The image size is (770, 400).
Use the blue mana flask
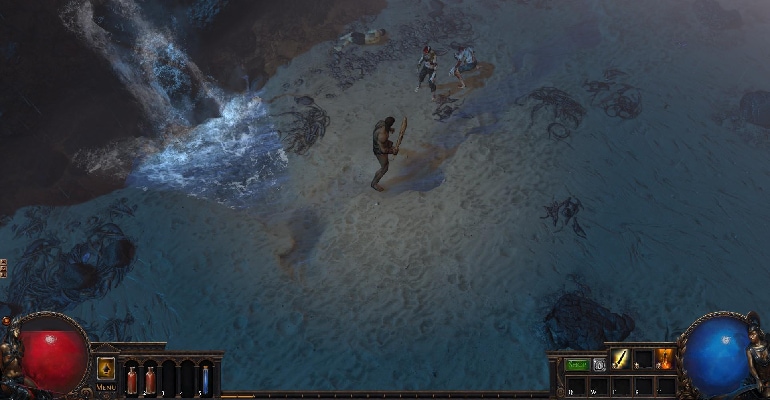coord(205,379)
